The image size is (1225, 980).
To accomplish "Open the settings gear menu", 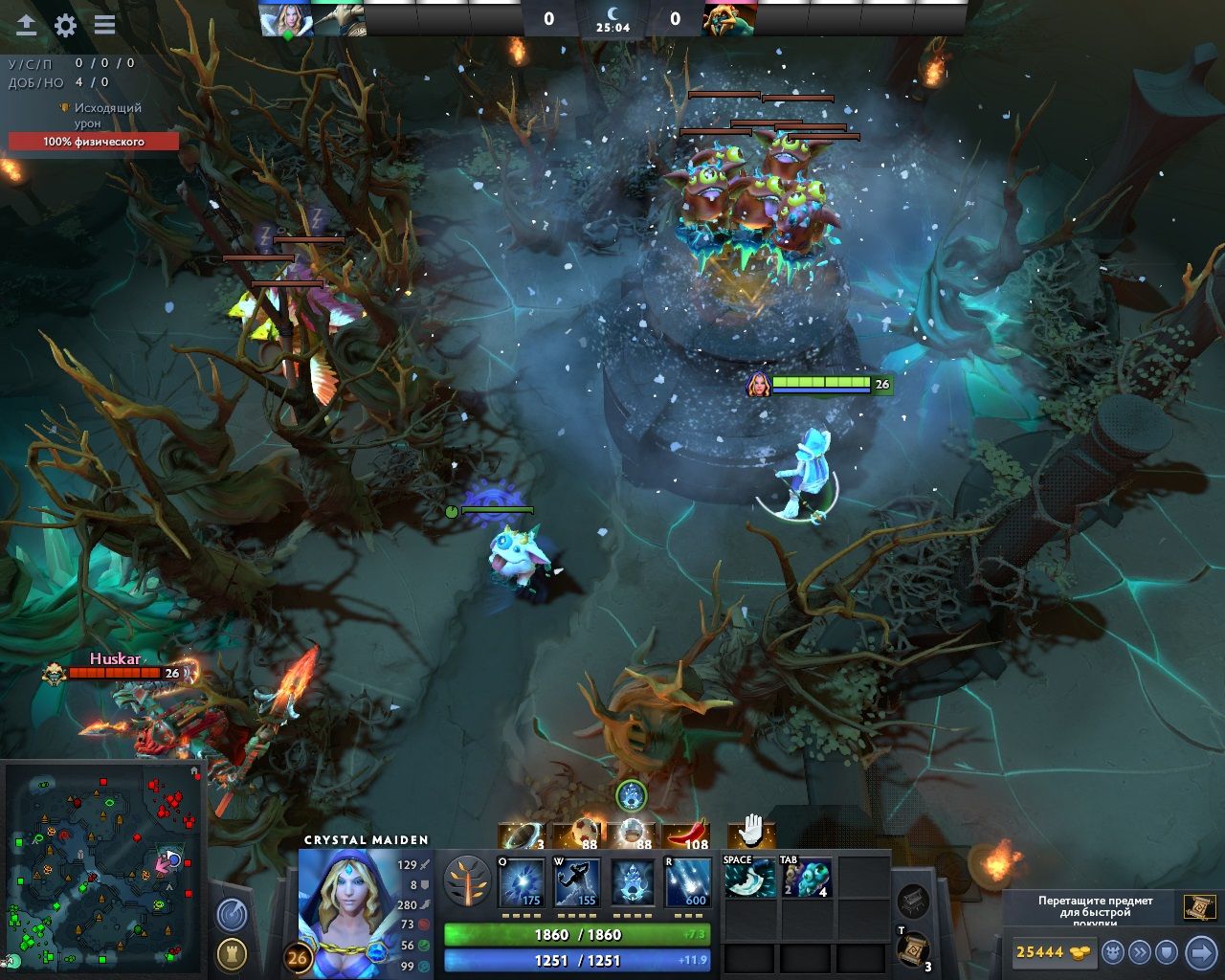I will [x=65, y=26].
